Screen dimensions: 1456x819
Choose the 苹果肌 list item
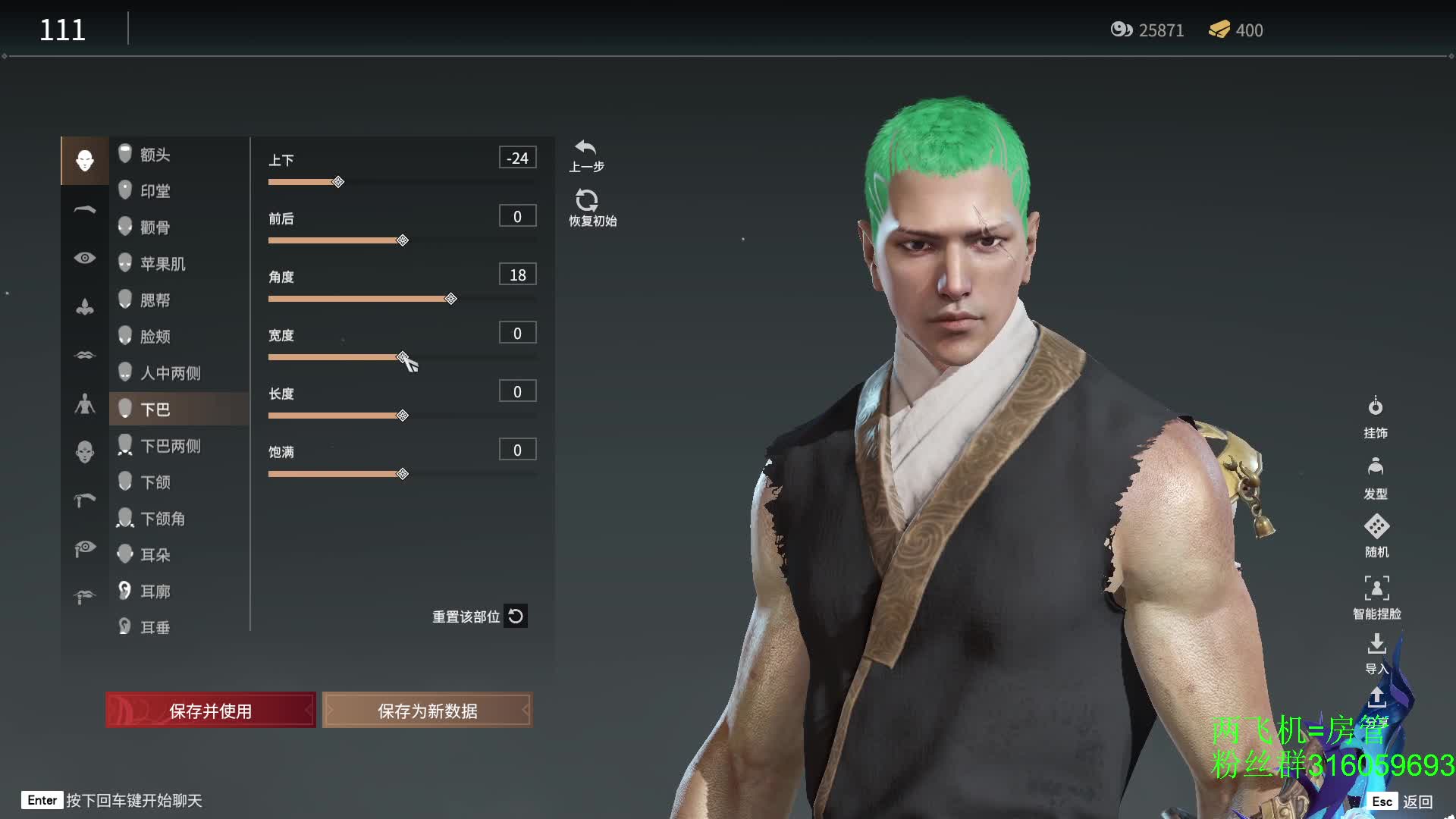(162, 264)
